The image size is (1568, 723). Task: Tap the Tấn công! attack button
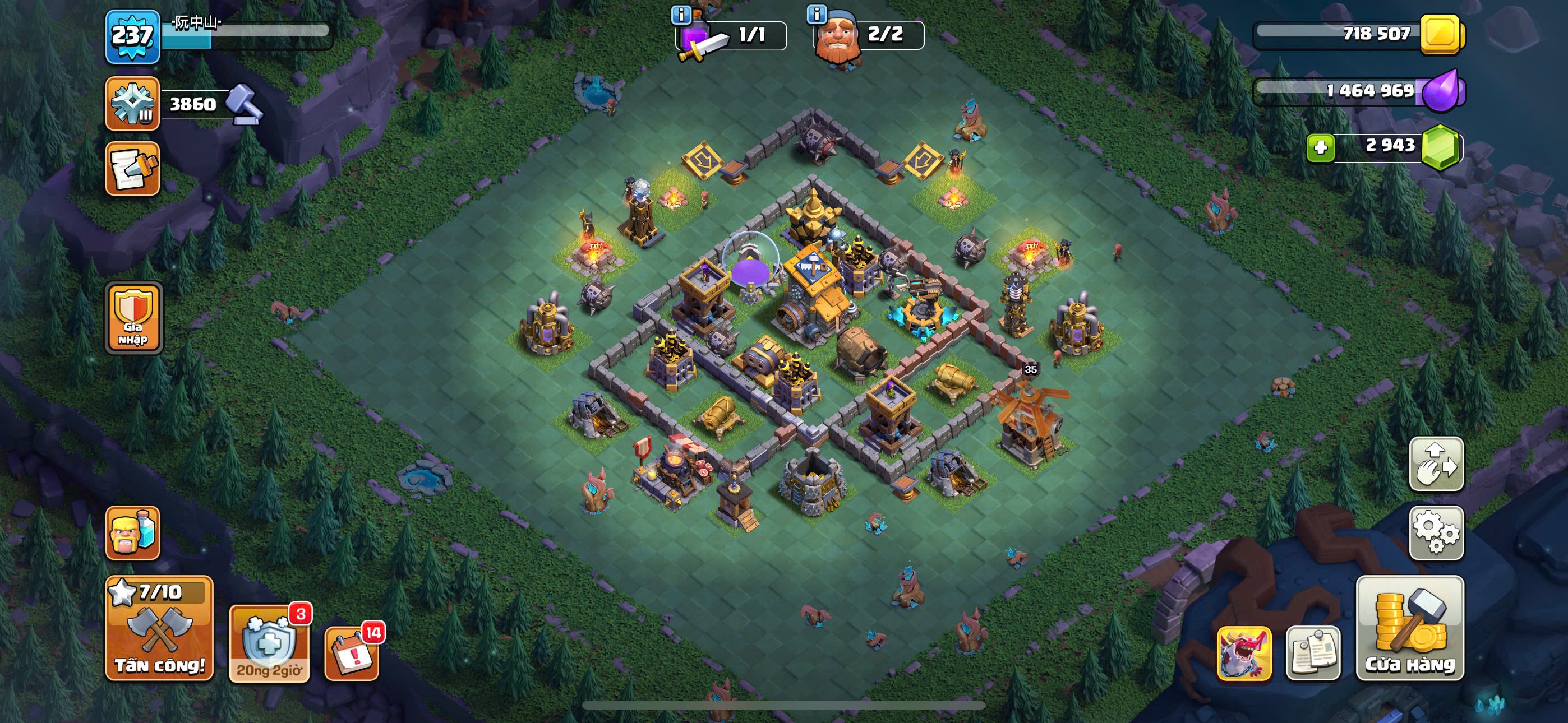click(159, 628)
